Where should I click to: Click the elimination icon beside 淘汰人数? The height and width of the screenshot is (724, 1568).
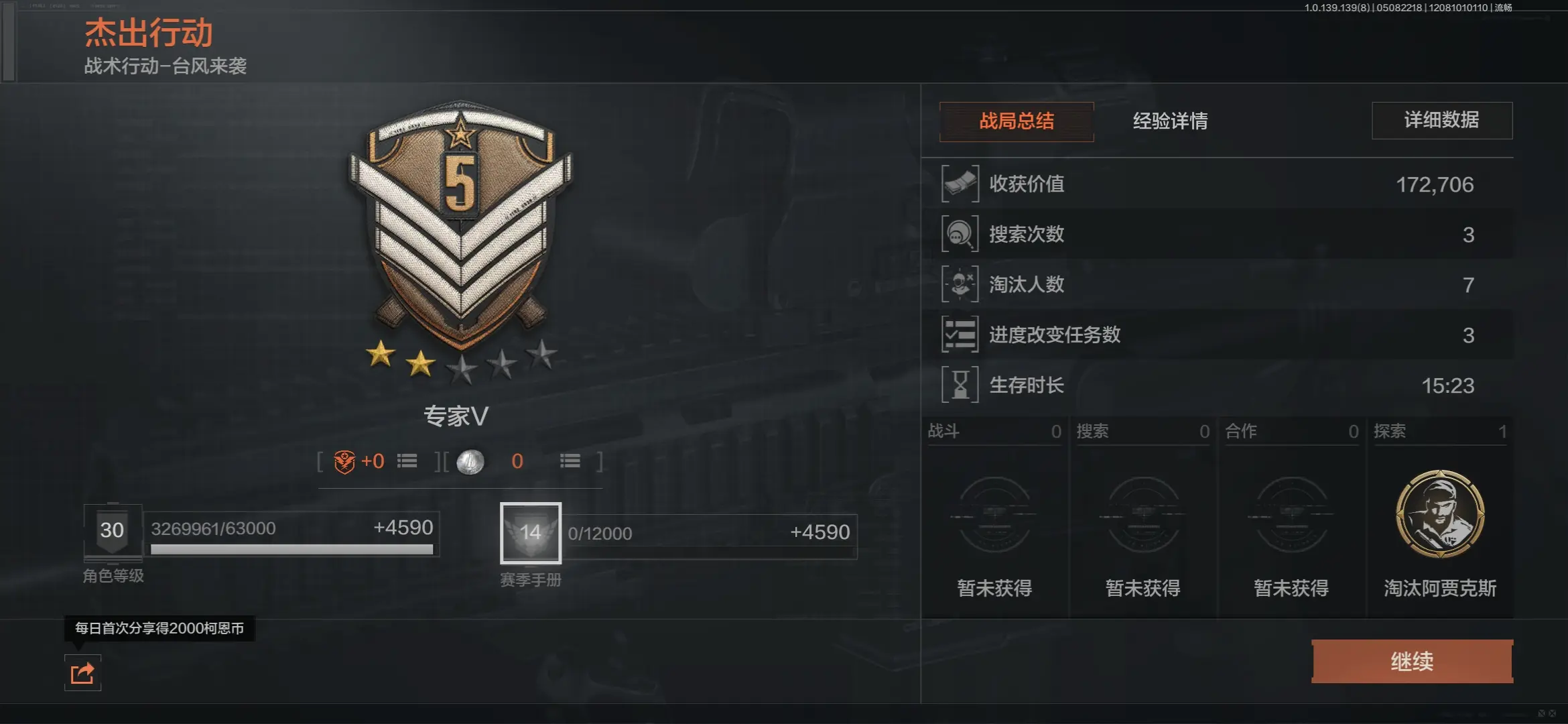[961, 284]
